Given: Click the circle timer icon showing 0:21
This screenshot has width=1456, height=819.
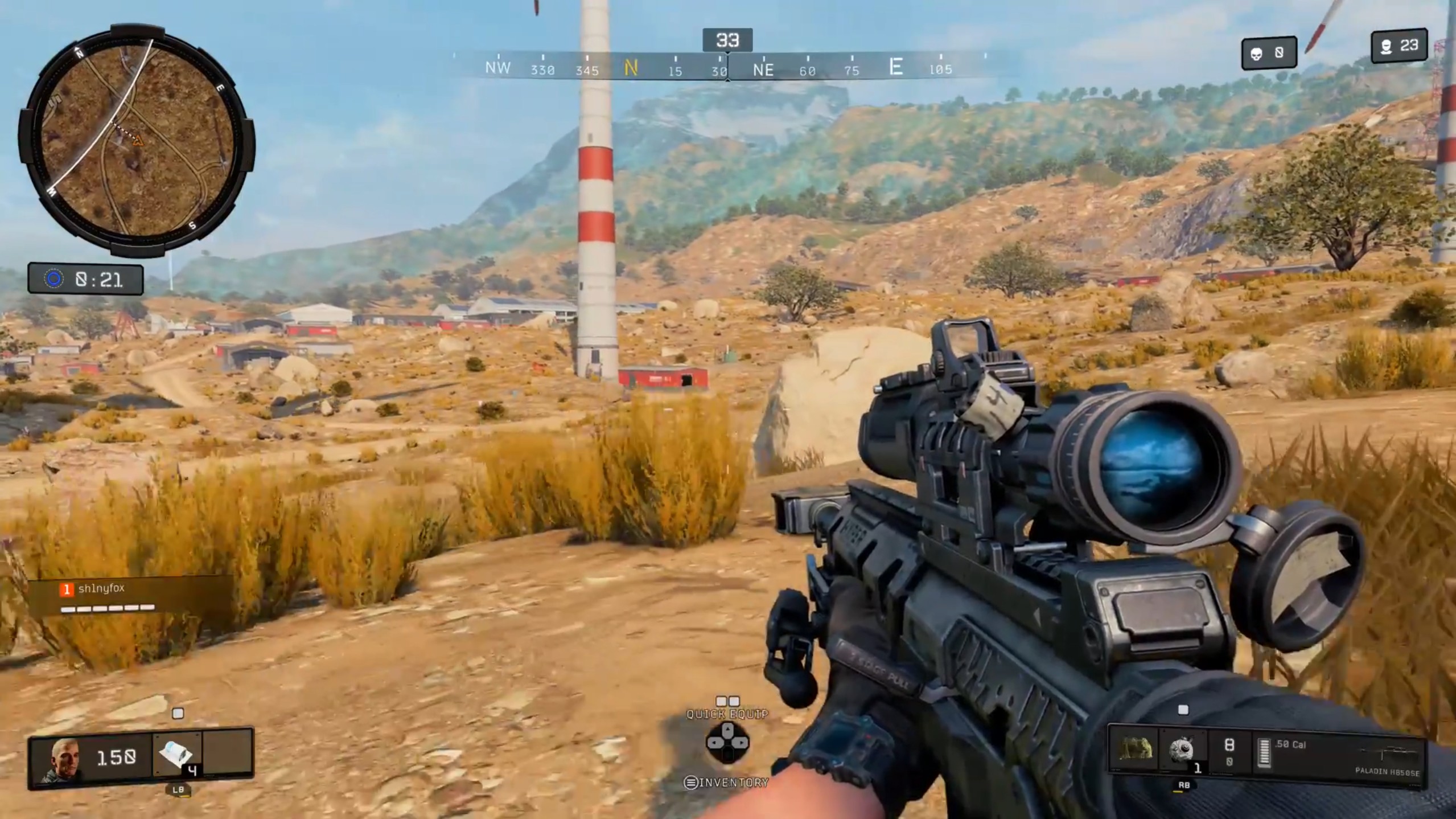Looking at the screenshot, I should [54, 279].
